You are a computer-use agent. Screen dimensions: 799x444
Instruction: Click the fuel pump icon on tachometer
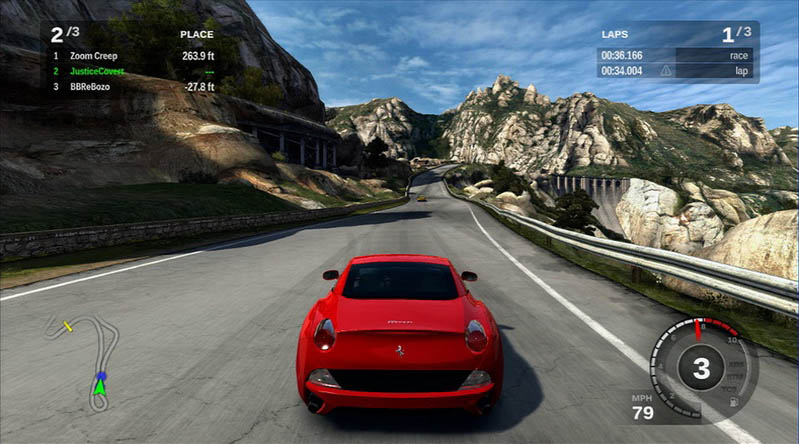click(735, 400)
